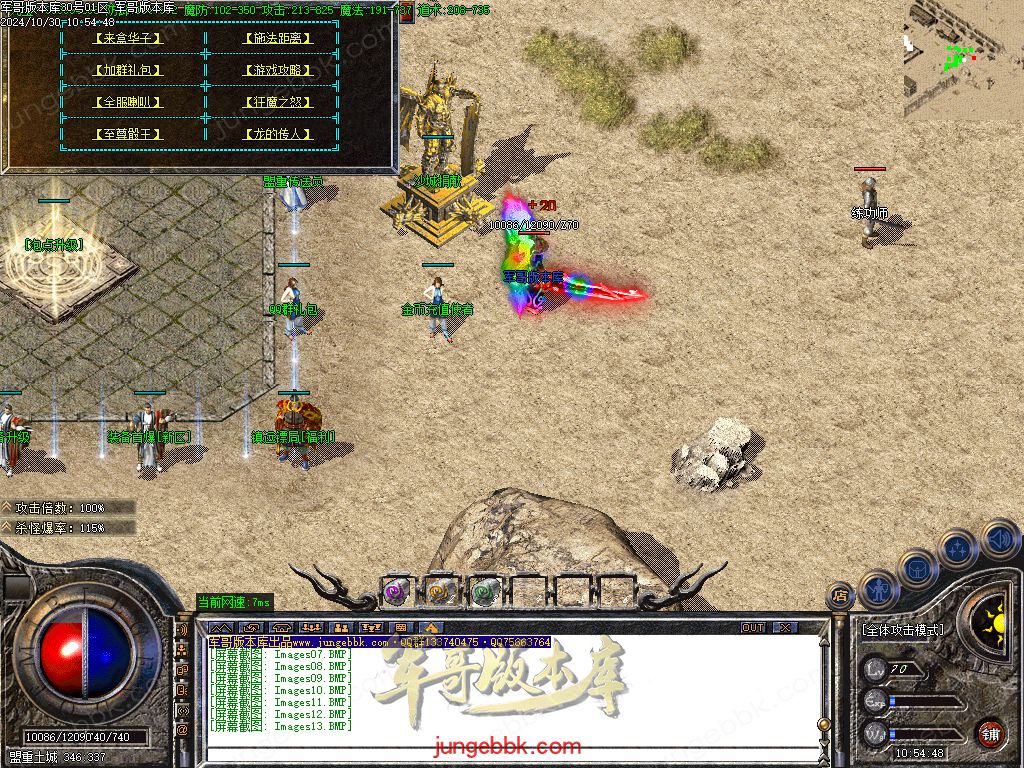
Task: Click the OUT button on chat bar
Action: [753, 627]
